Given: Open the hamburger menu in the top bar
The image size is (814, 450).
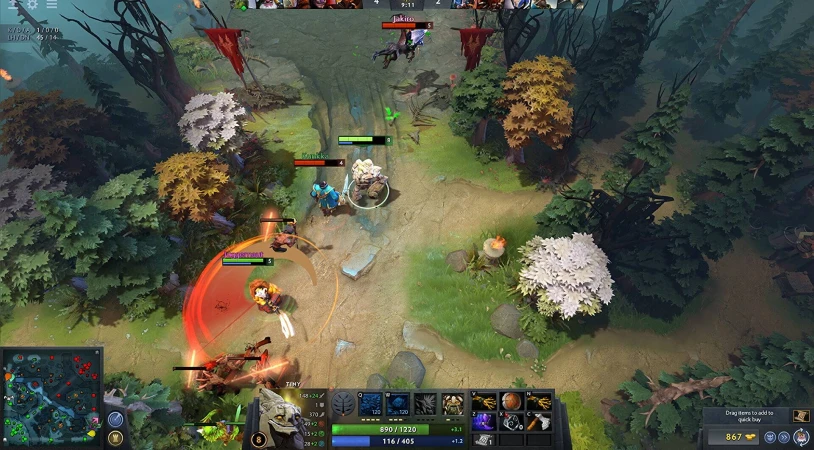Looking at the screenshot, I should click(52, 4).
